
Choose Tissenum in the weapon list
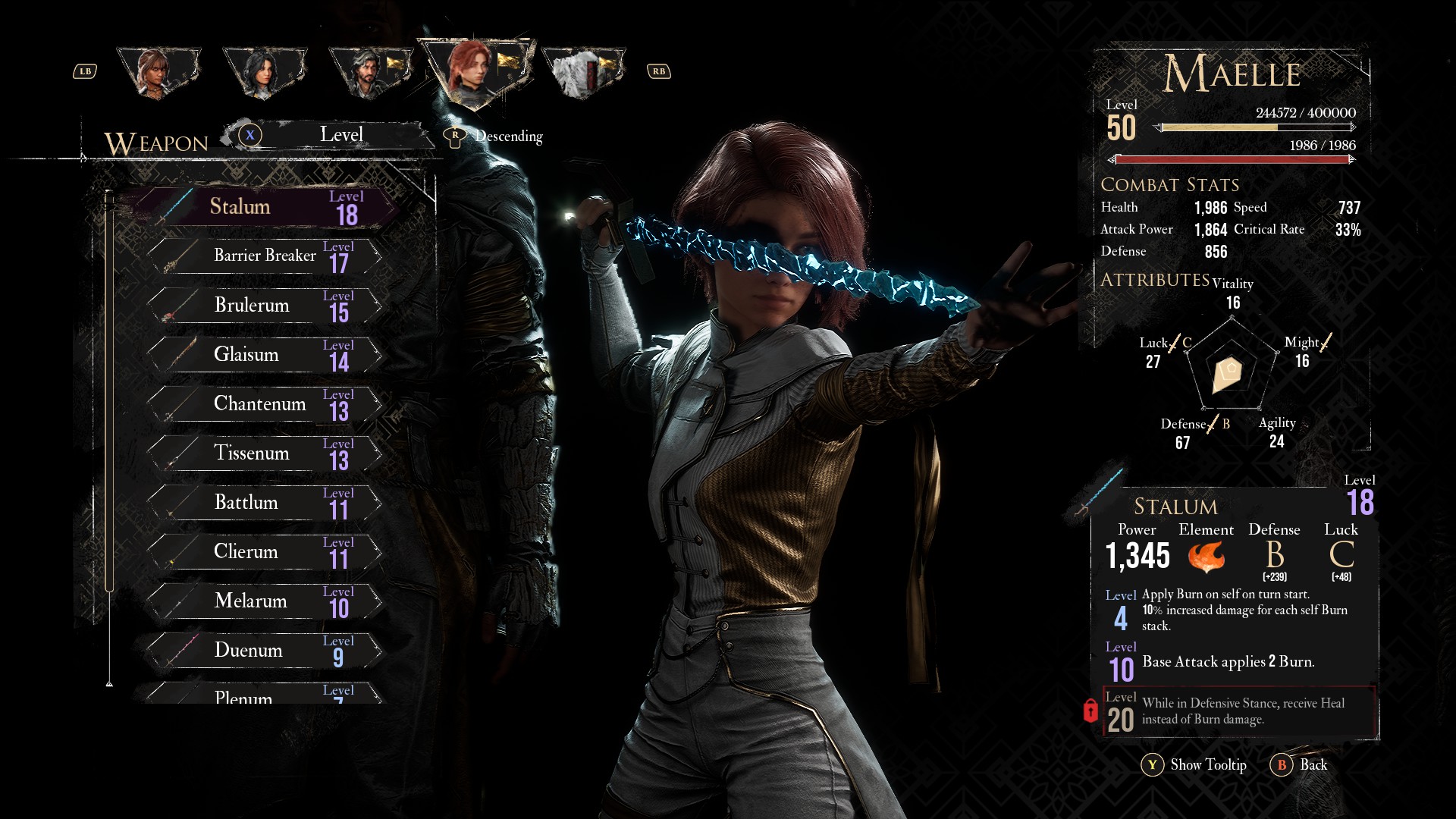(265, 453)
